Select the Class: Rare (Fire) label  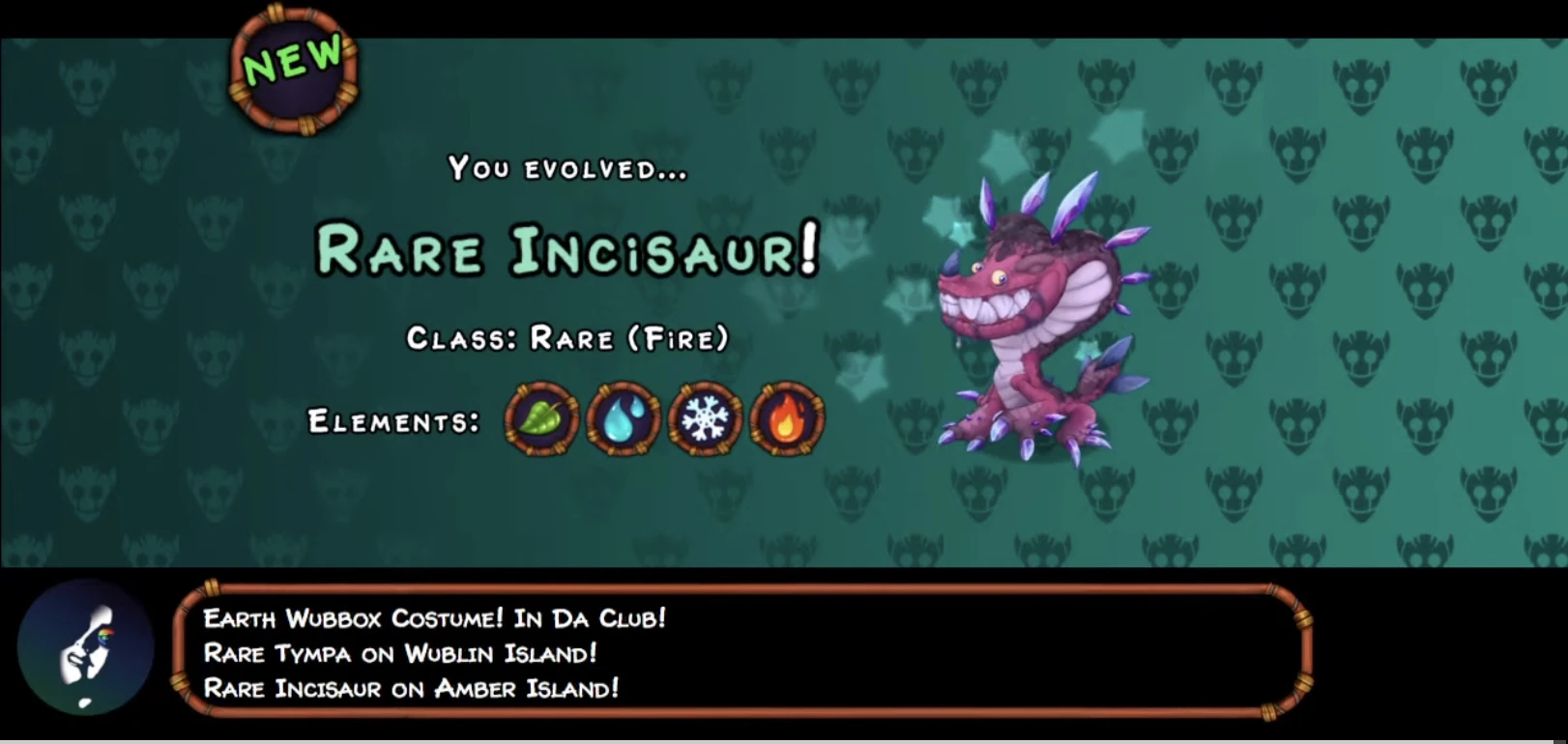pyautogui.click(x=569, y=340)
